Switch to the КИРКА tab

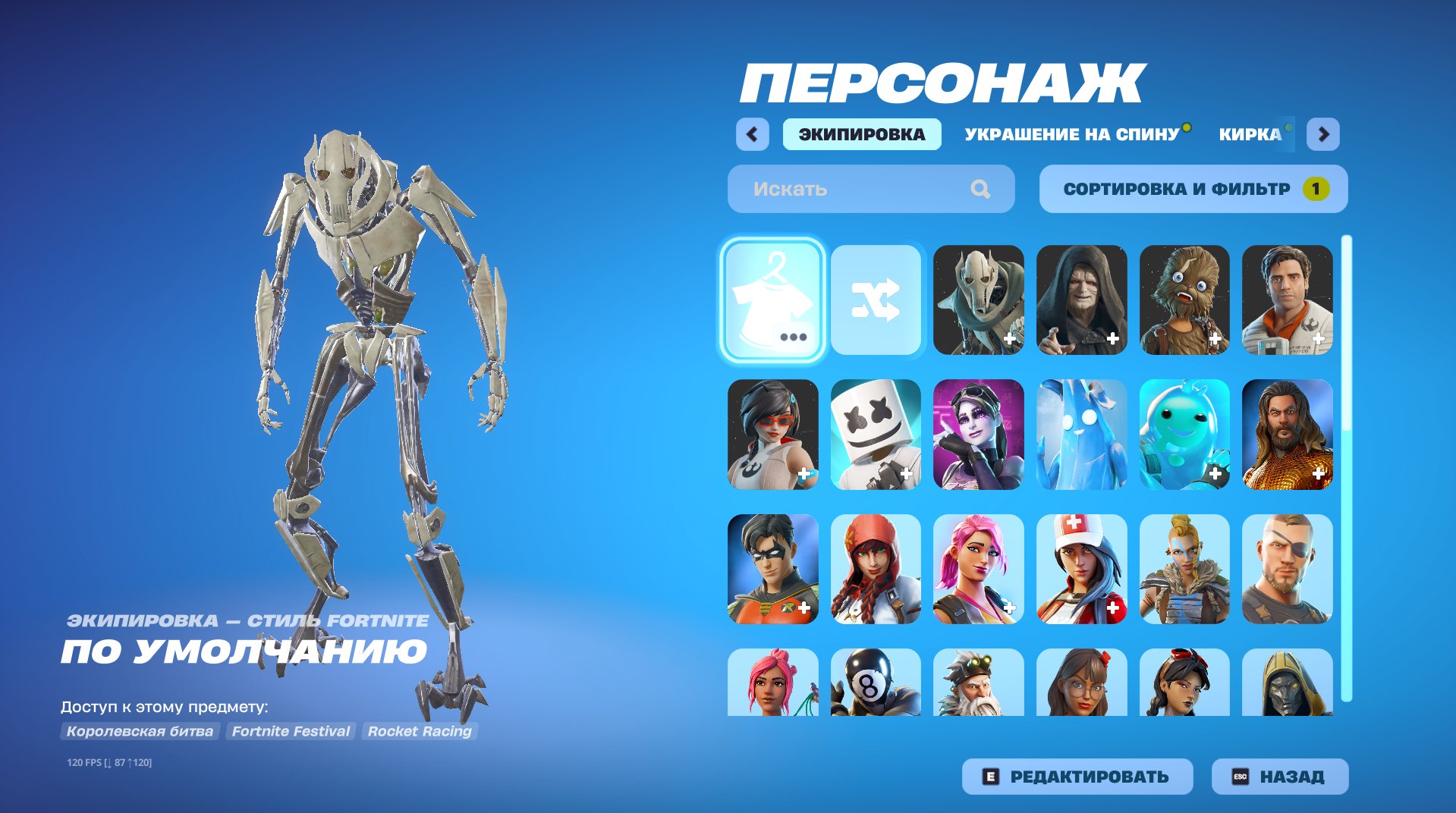click(x=1252, y=134)
